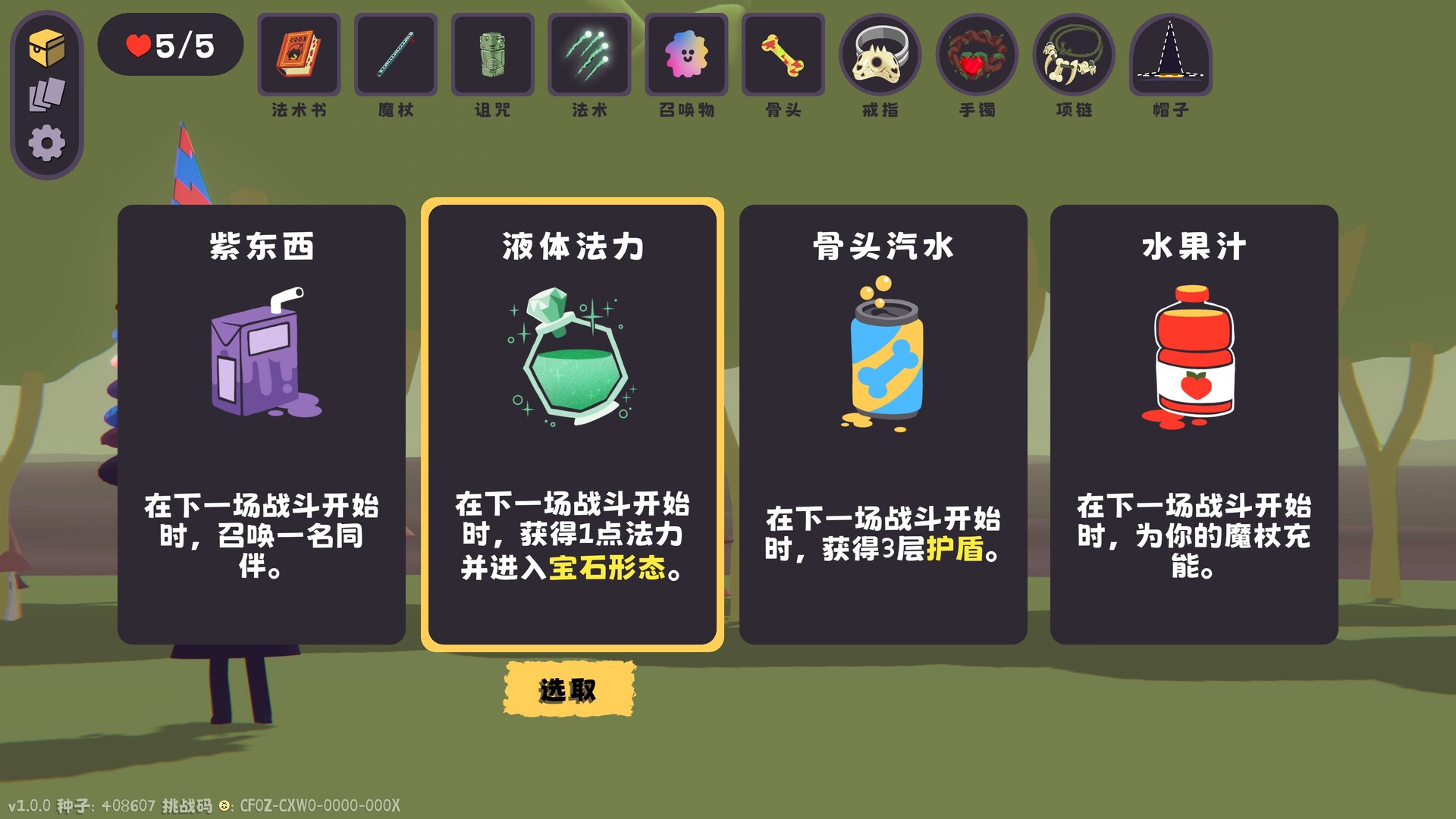Pick the 水果汁 fruit juice card

[1195, 425]
